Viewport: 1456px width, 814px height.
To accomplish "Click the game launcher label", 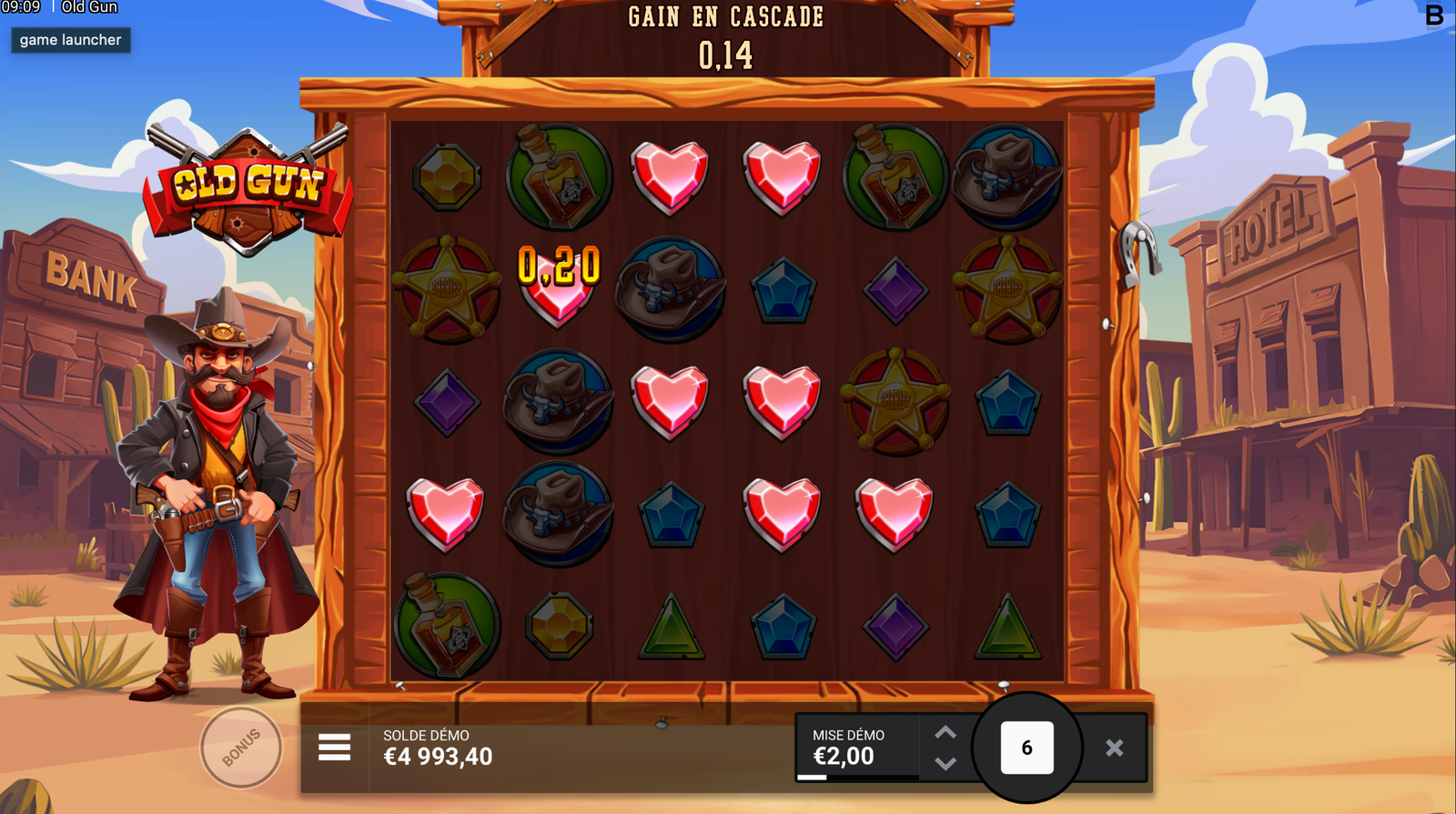I will 70,40.
